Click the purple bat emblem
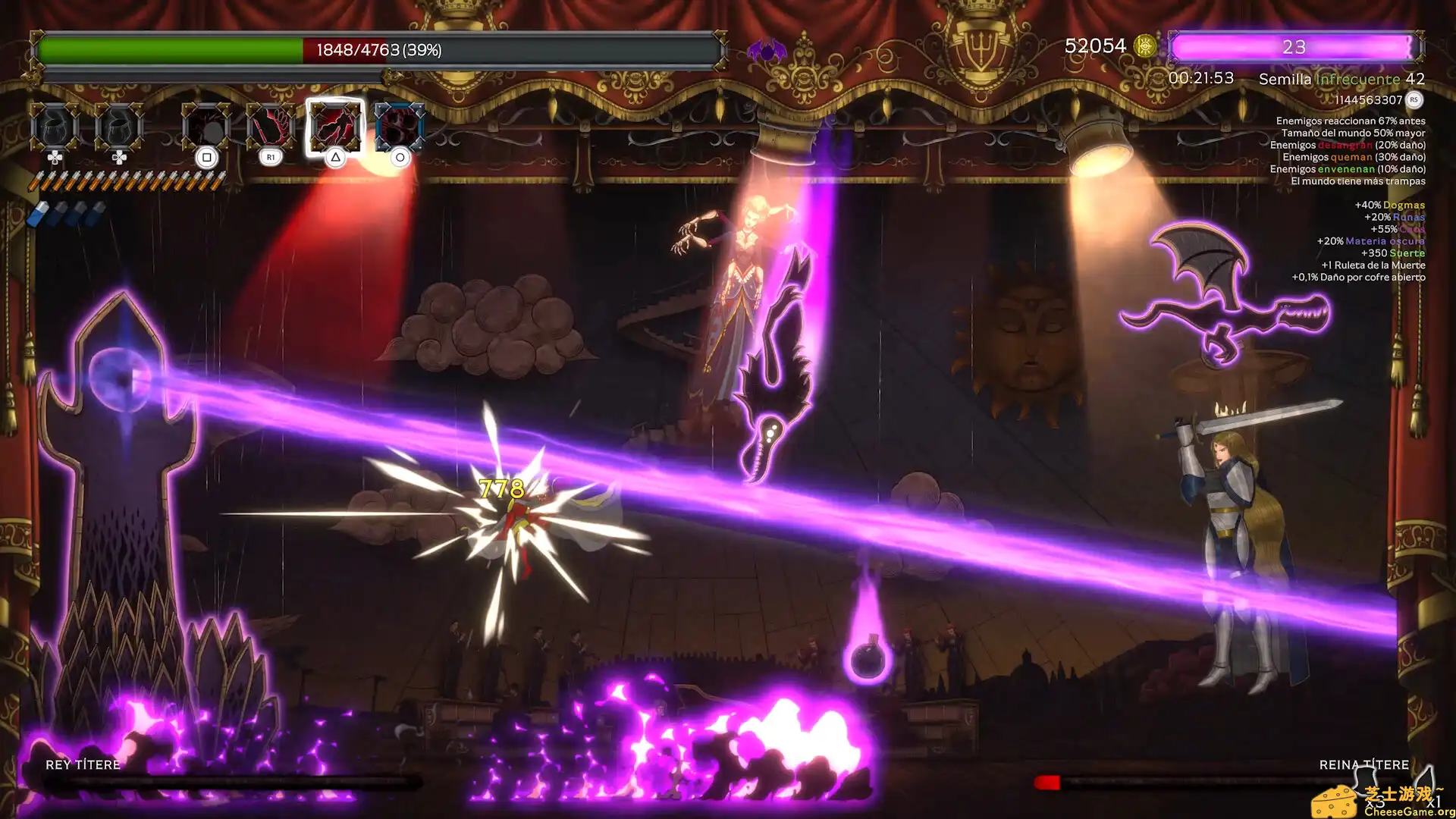1456x819 pixels. [767, 52]
